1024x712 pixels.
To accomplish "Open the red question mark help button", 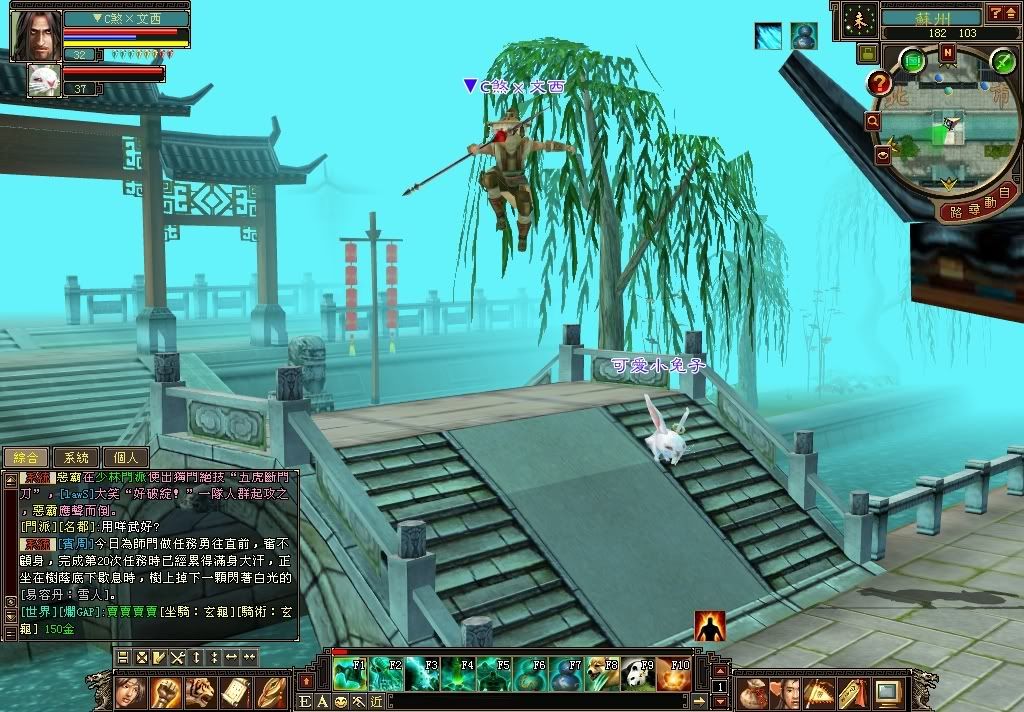I will 880,84.
